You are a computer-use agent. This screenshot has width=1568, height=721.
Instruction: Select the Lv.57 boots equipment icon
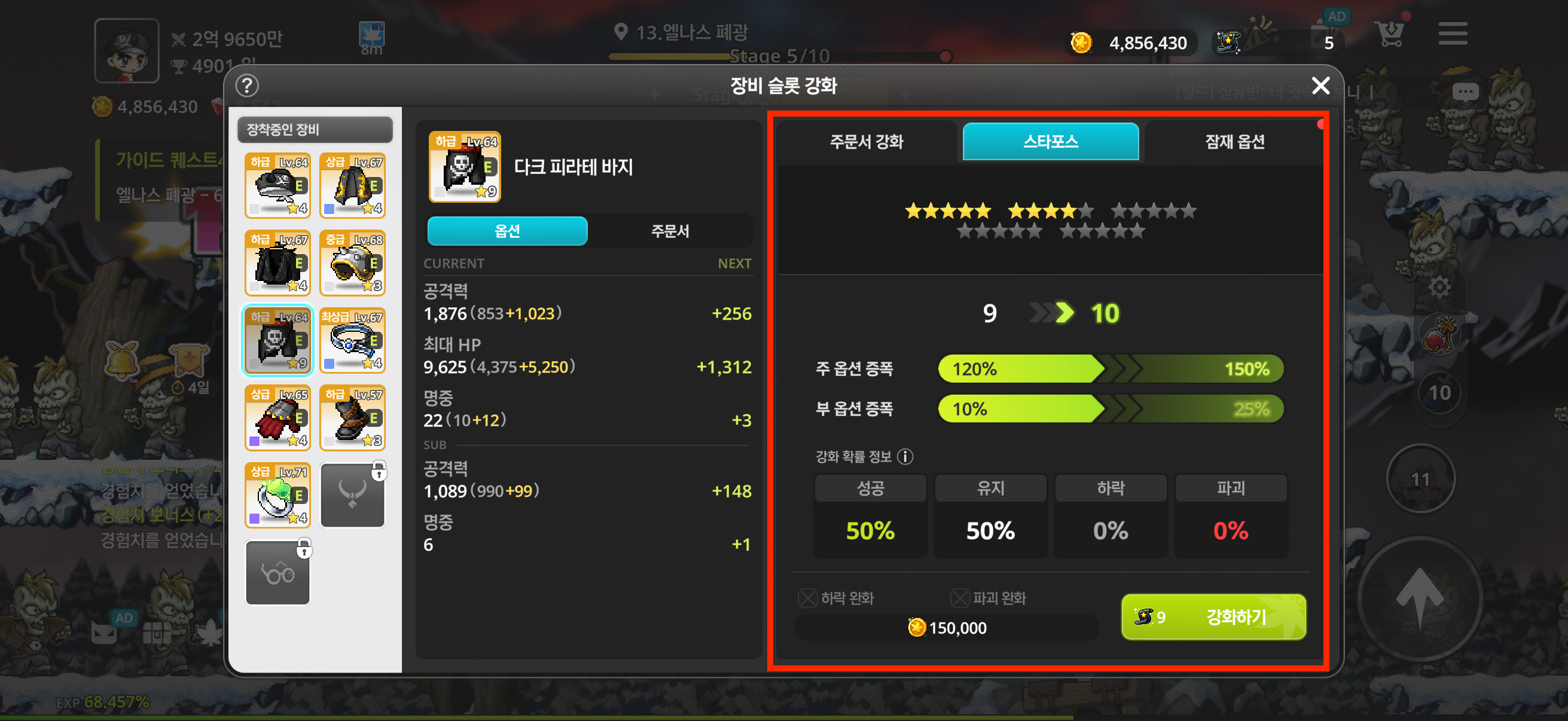[352, 417]
